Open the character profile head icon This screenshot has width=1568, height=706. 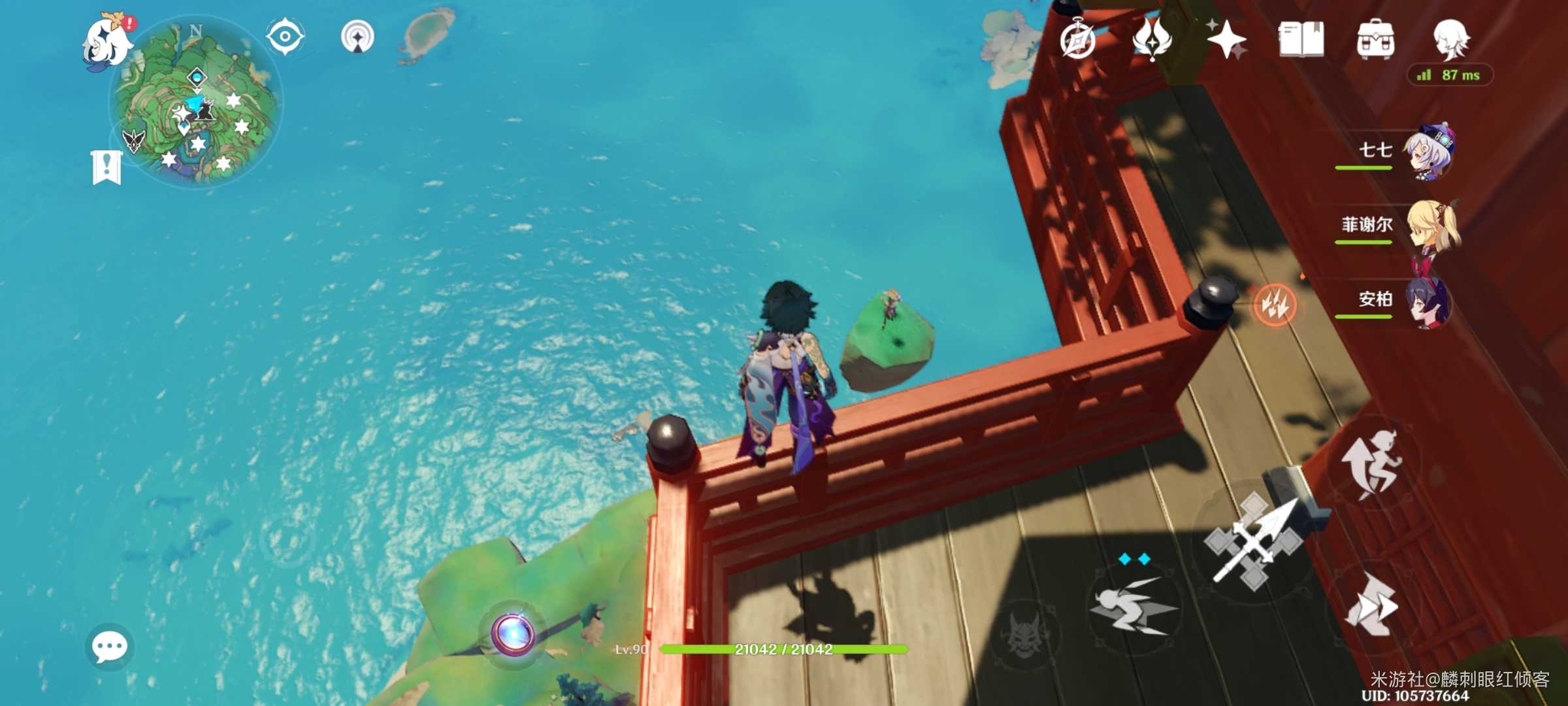coord(1450,39)
